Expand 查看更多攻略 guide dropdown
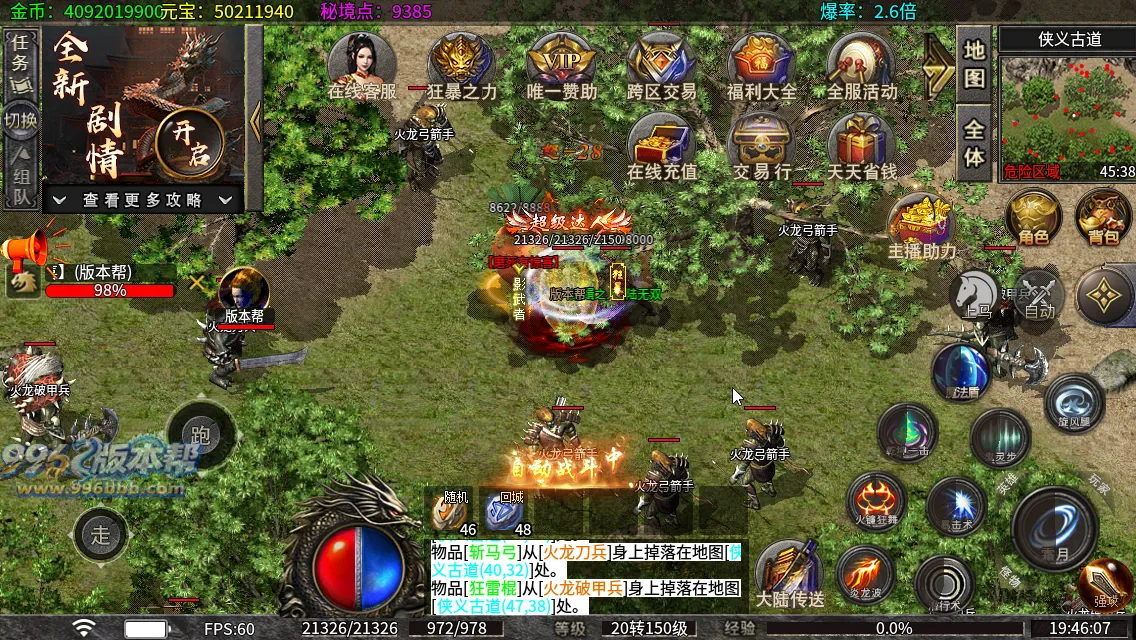This screenshot has width=1136, height=640. (x=144, y=200)
